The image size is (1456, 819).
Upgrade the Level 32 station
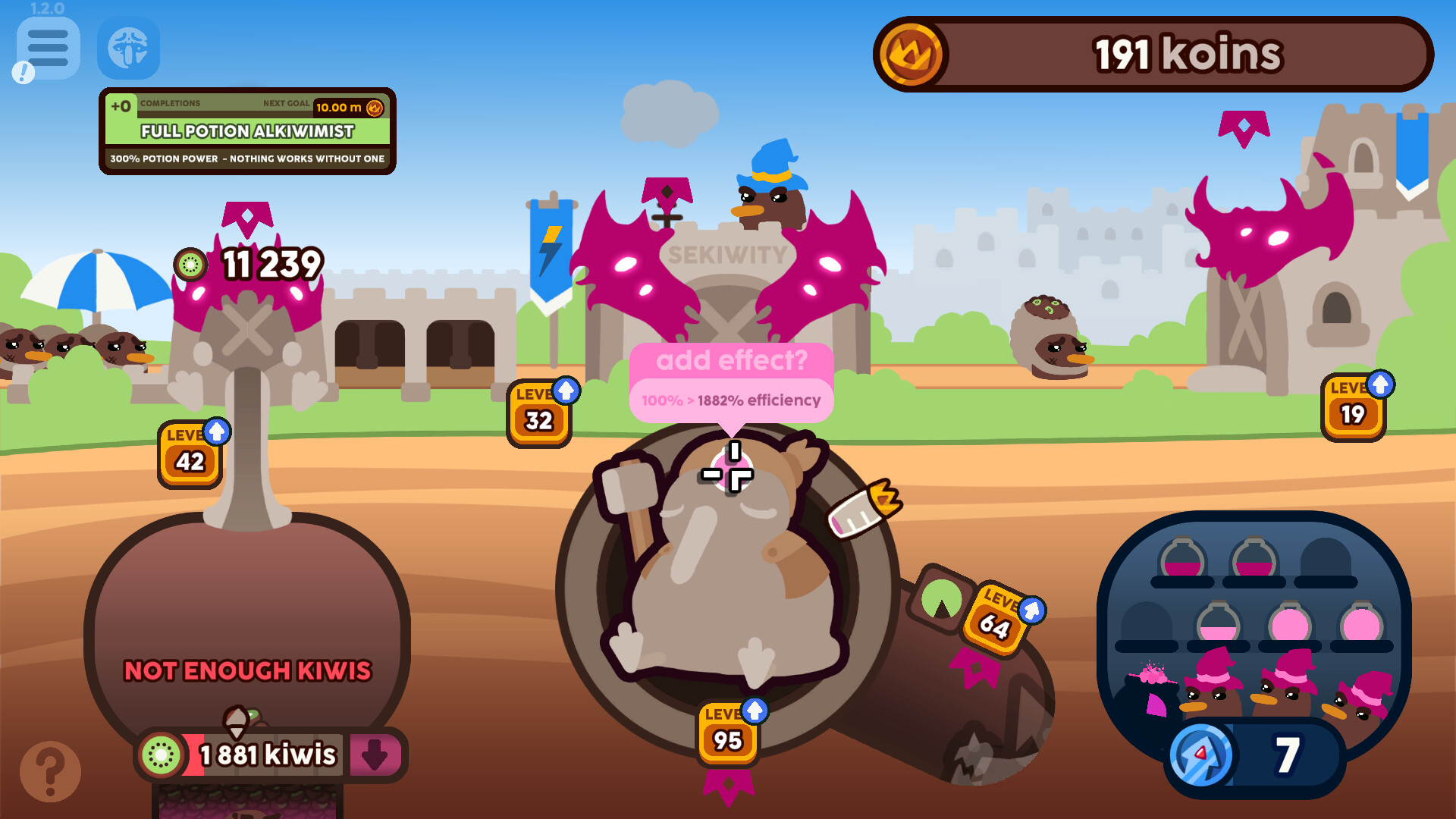tap(538, 412)
